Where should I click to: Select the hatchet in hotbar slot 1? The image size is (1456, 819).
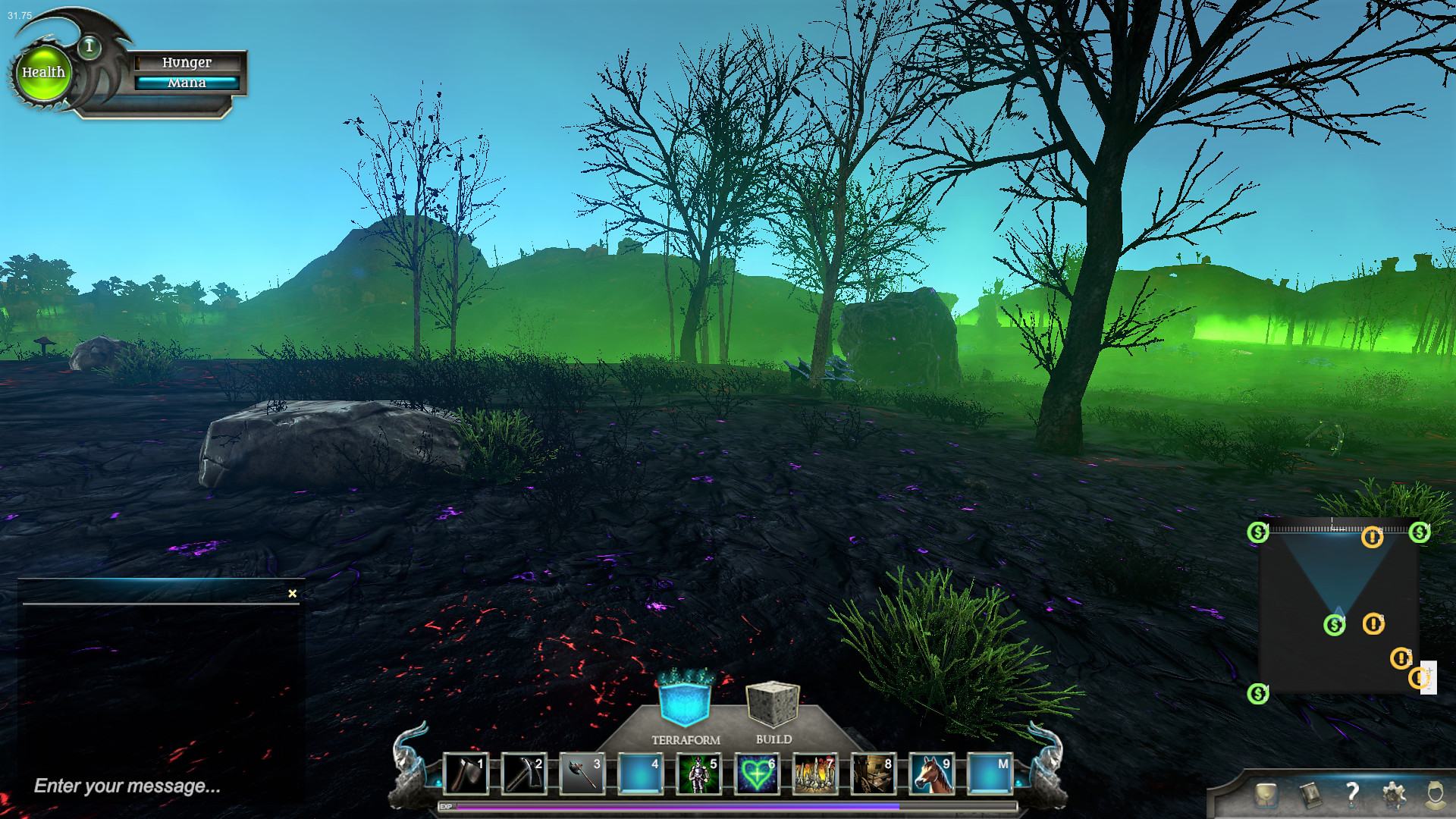click(465, 774)
